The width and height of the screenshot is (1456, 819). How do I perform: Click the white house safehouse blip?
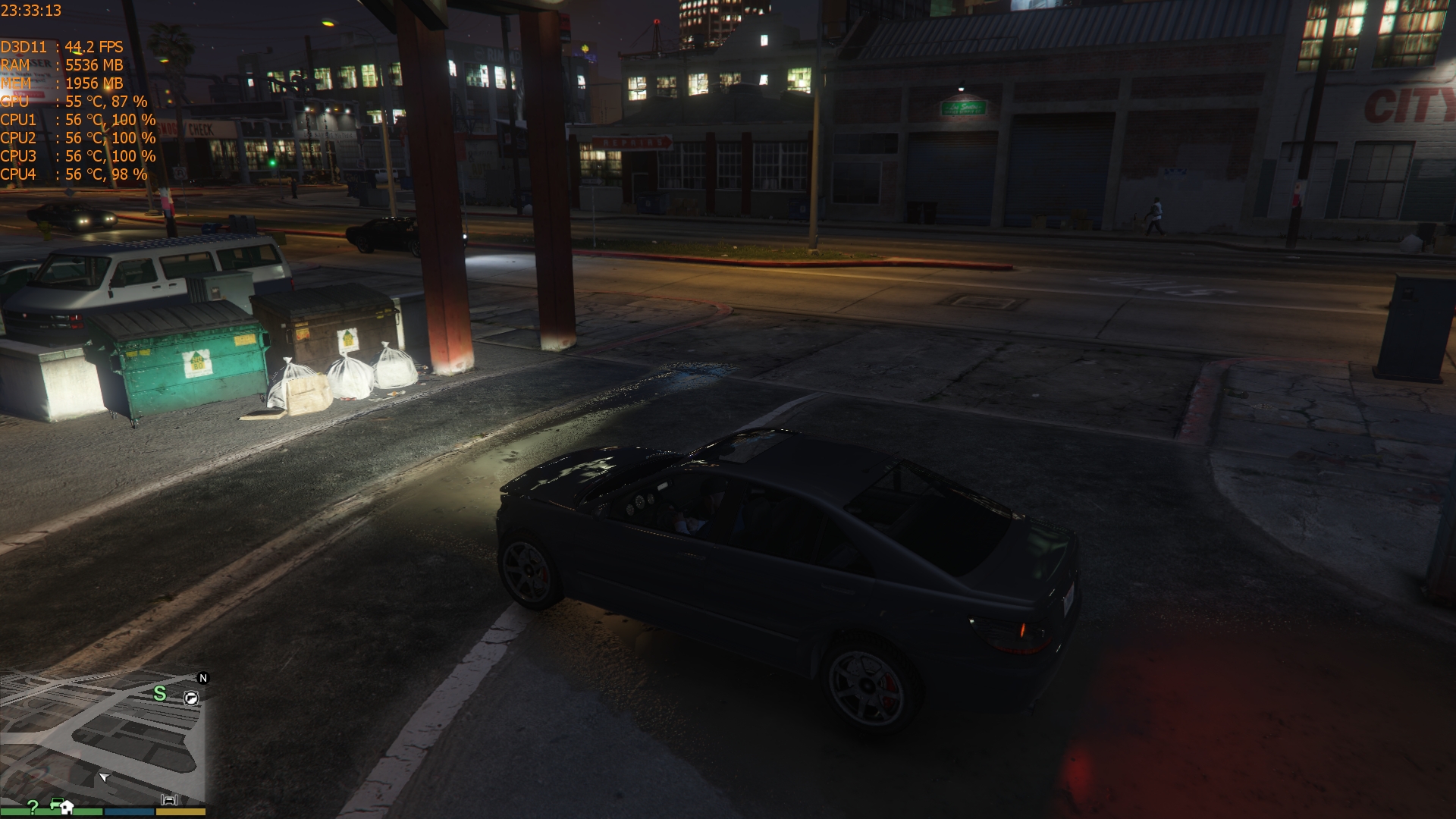tap(67, 806)
